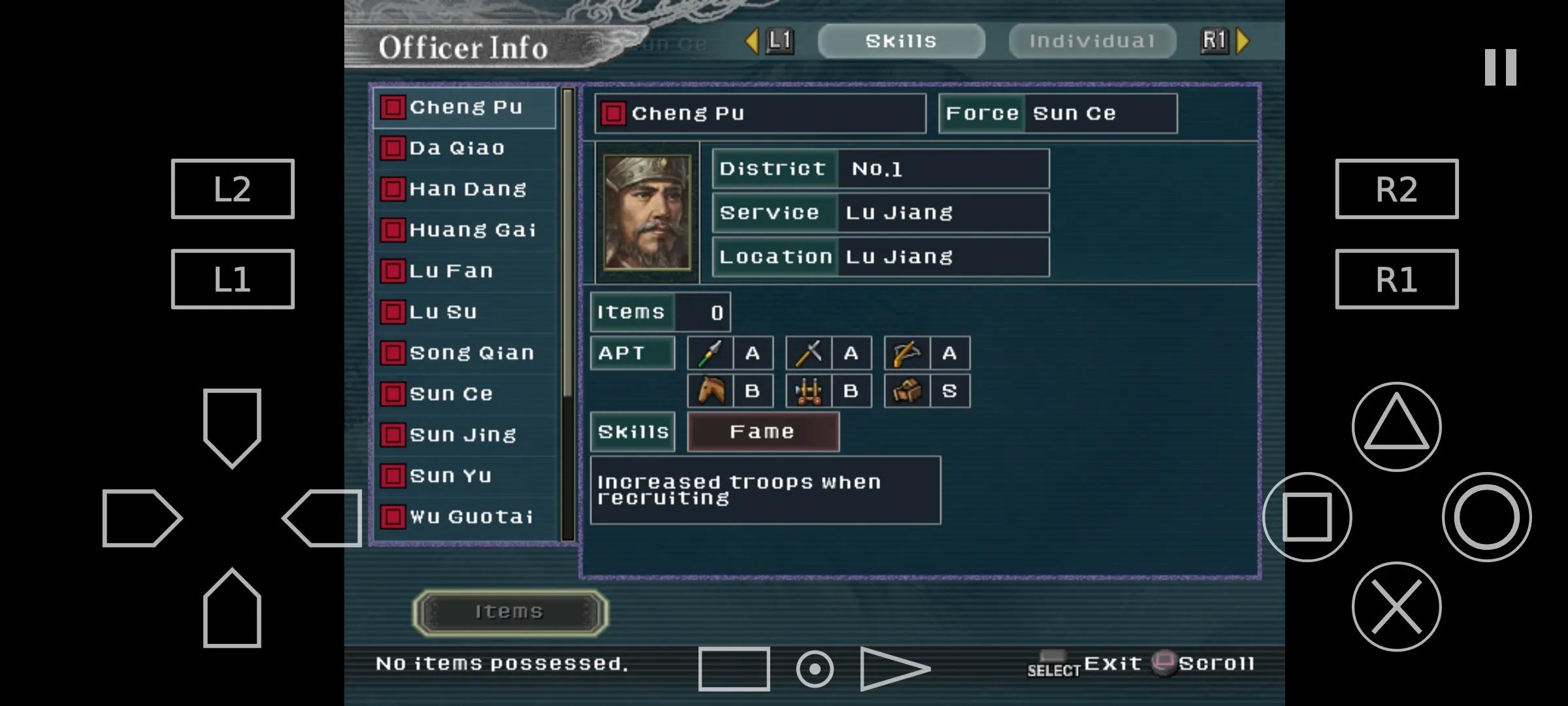Select officer Lu Su
The height and width of the screenshot is (706, 1568).
pos(465,312)
